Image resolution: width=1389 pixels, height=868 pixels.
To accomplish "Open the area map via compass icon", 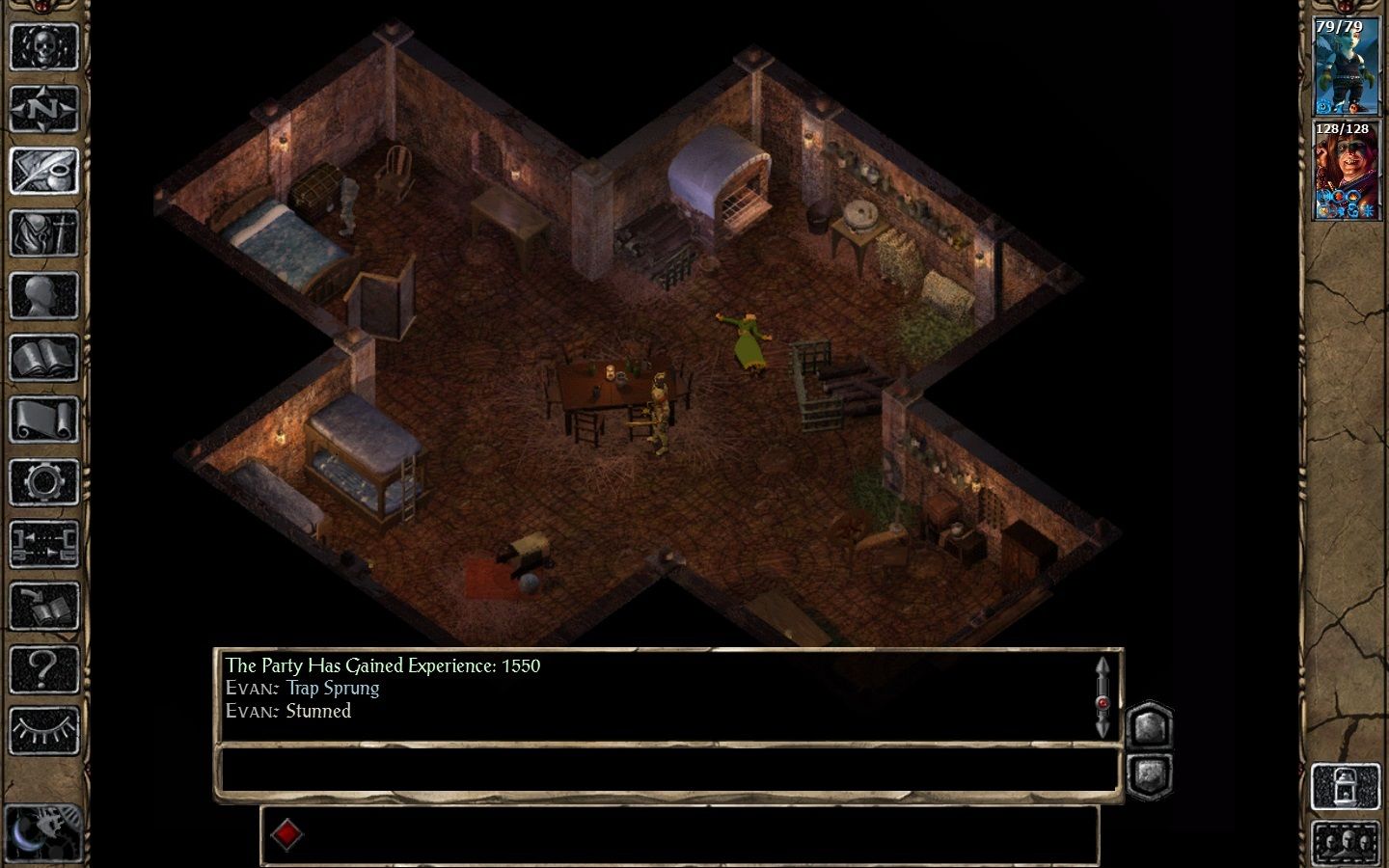I will point(43,108).
